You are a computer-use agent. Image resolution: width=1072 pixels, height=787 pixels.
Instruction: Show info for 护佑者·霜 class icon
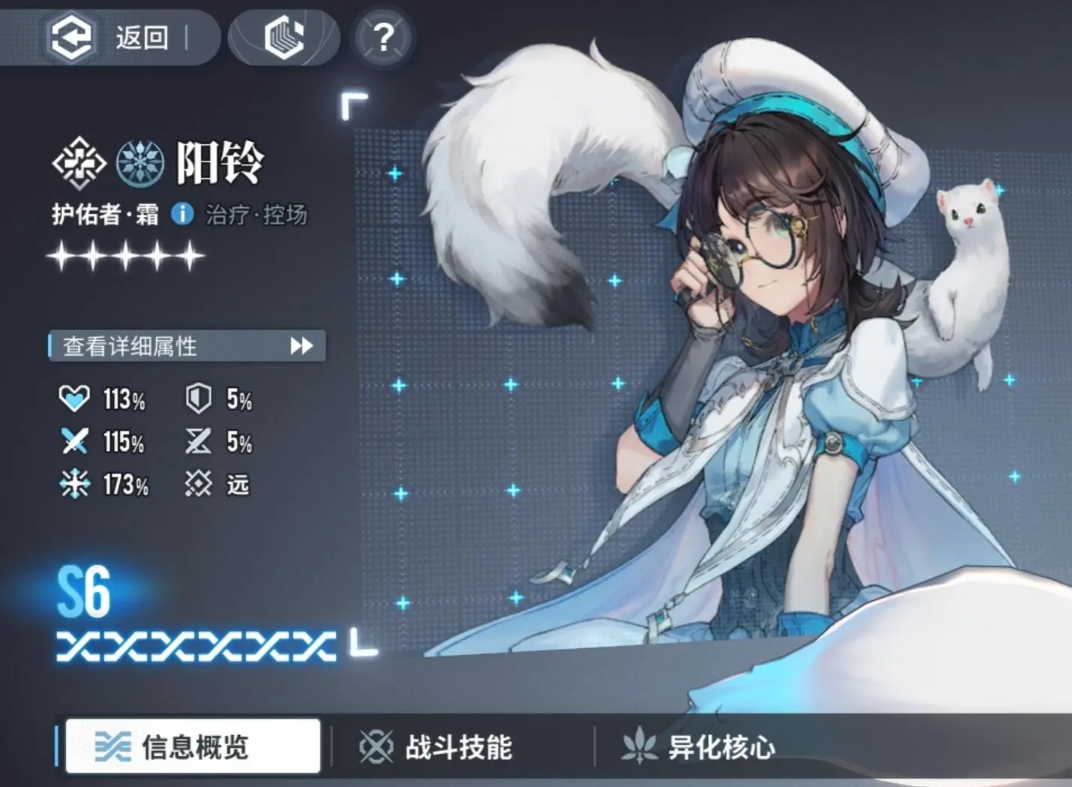coord(182,213)
